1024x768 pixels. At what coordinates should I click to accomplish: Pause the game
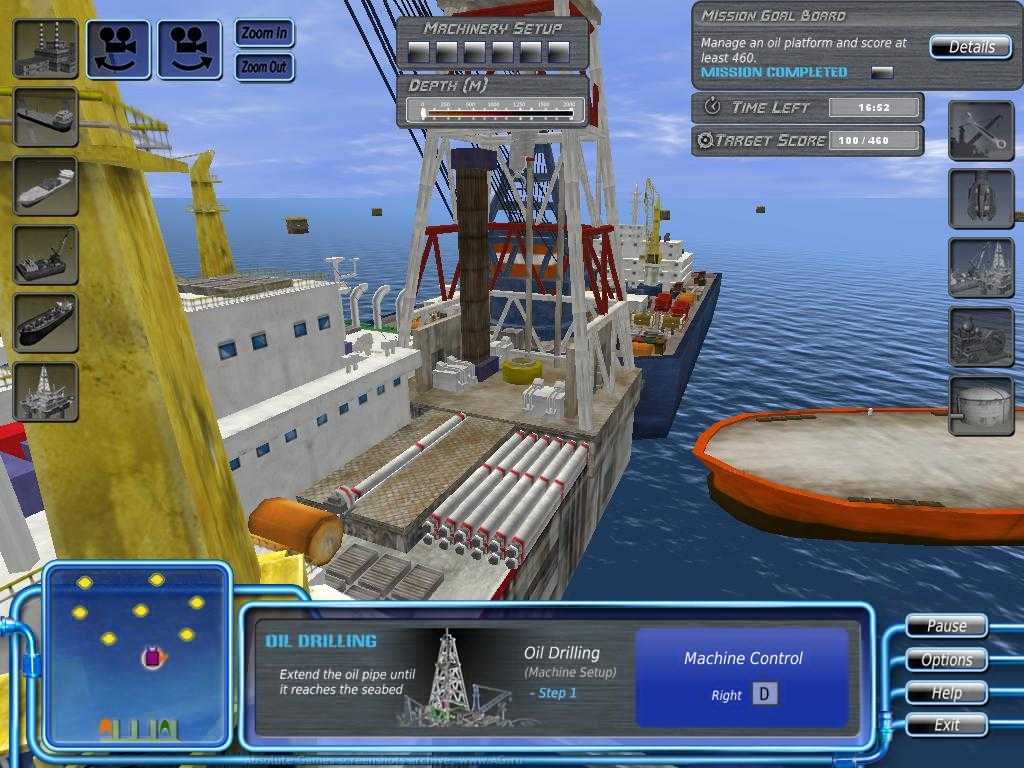(946, 626)
